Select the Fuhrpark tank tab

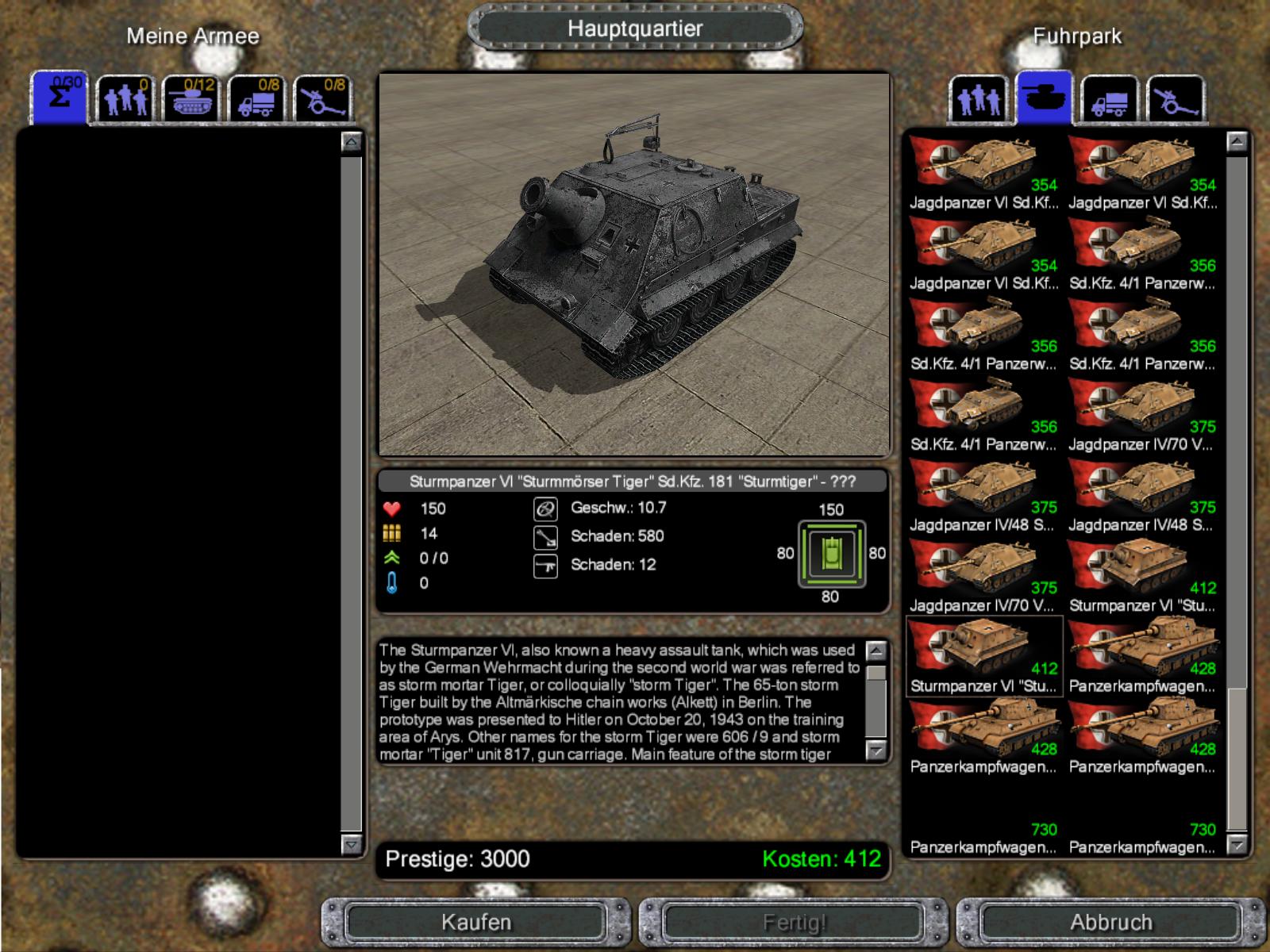[1044, 99]
